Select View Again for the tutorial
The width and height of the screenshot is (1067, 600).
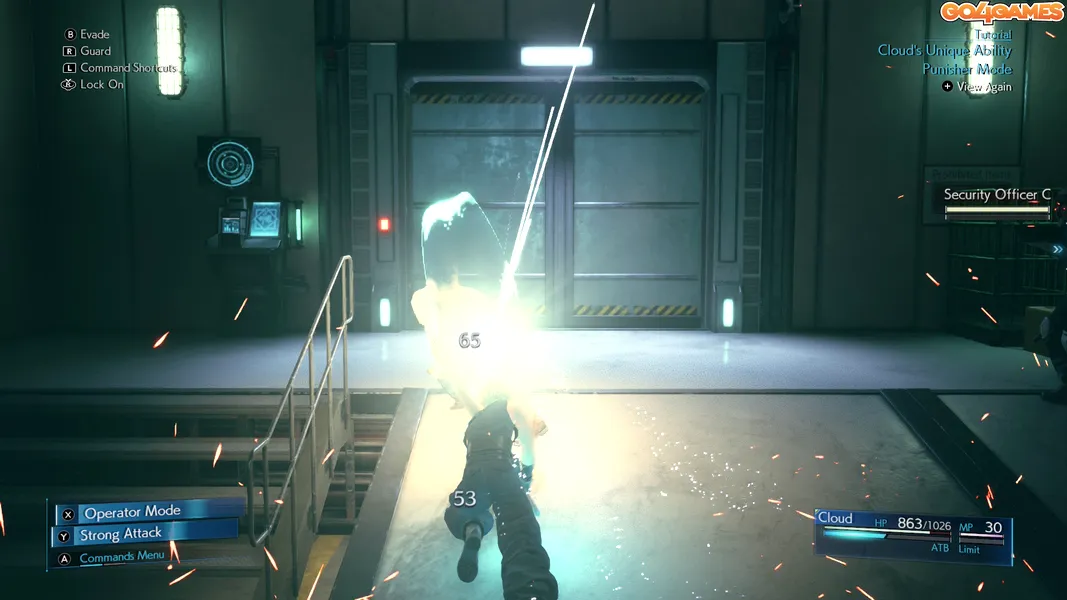click(983, 87)
